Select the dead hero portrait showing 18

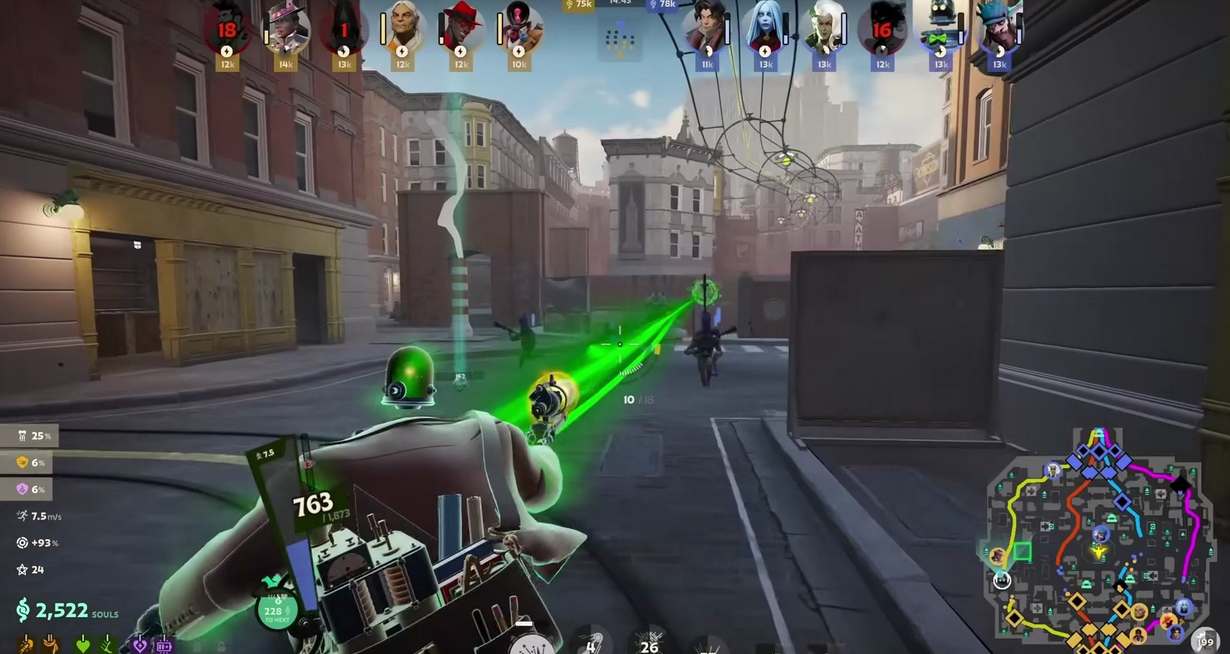pos(227,27)
